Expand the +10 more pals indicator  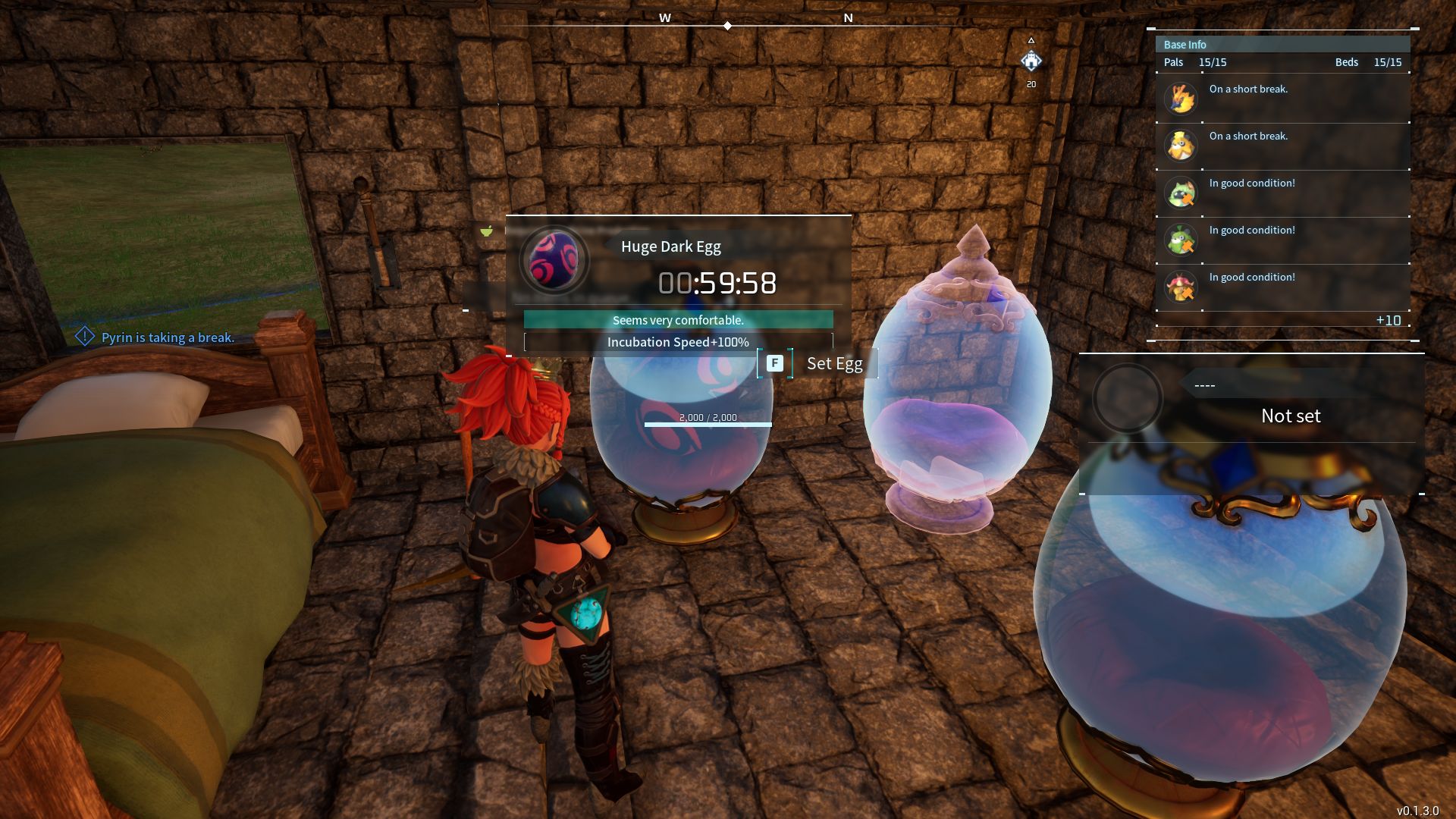click(1389, 321)
